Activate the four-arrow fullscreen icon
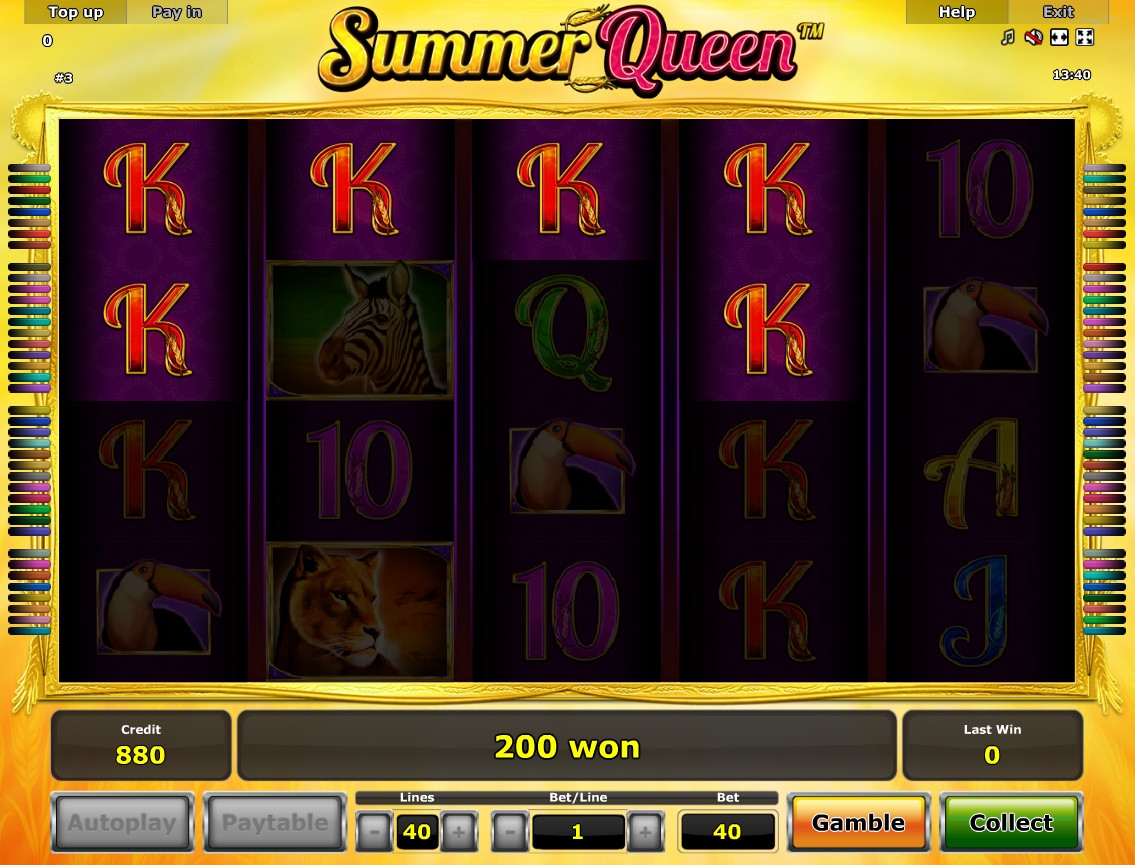The image size is (1135, 865). click(x=1084, y=38)
